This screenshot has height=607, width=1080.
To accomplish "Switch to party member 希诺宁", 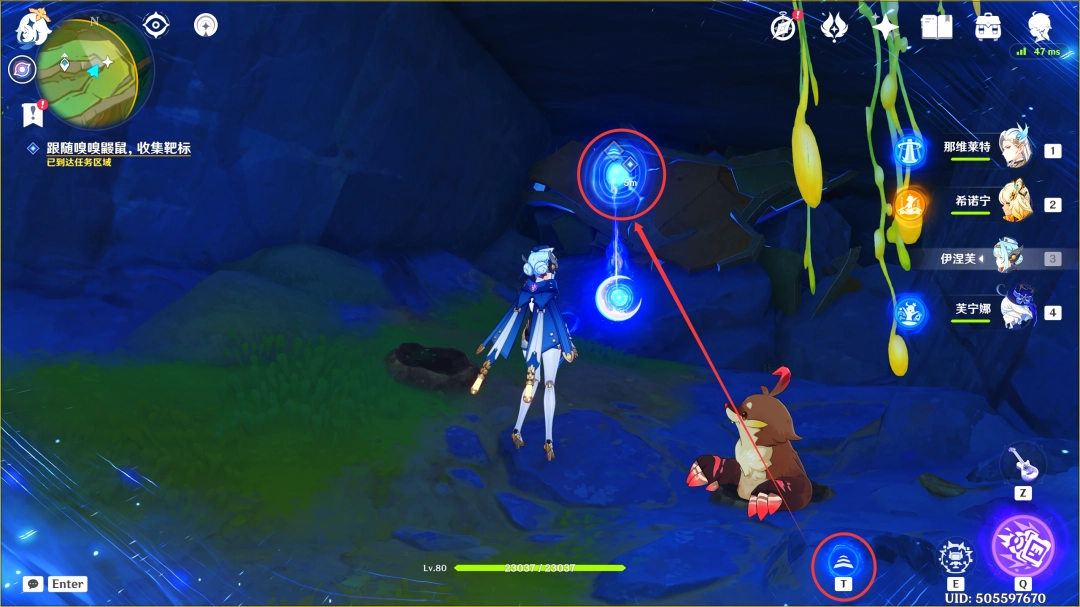I will point(1012,204).
